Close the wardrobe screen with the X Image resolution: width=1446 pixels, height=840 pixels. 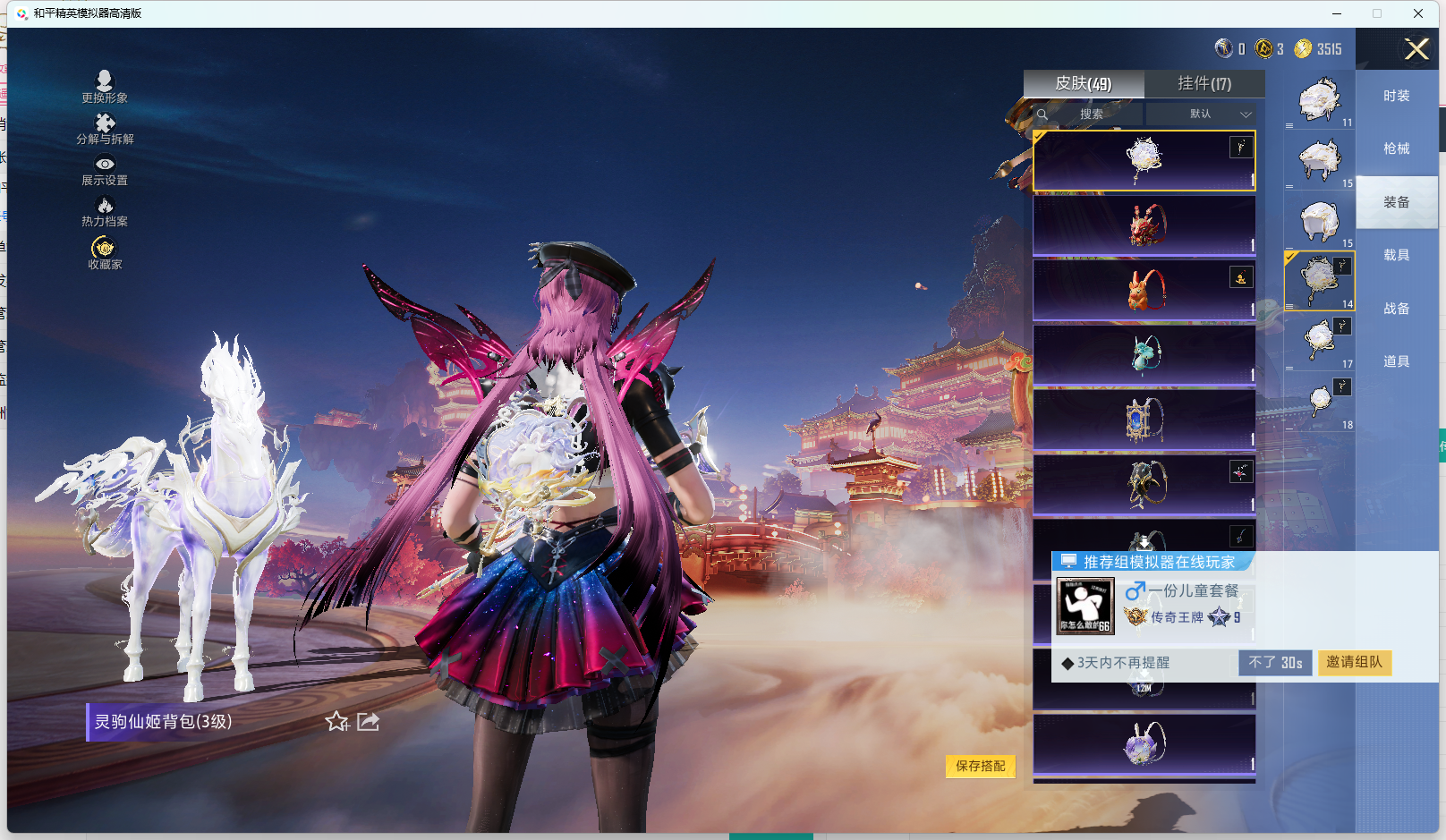point(1416,49)
